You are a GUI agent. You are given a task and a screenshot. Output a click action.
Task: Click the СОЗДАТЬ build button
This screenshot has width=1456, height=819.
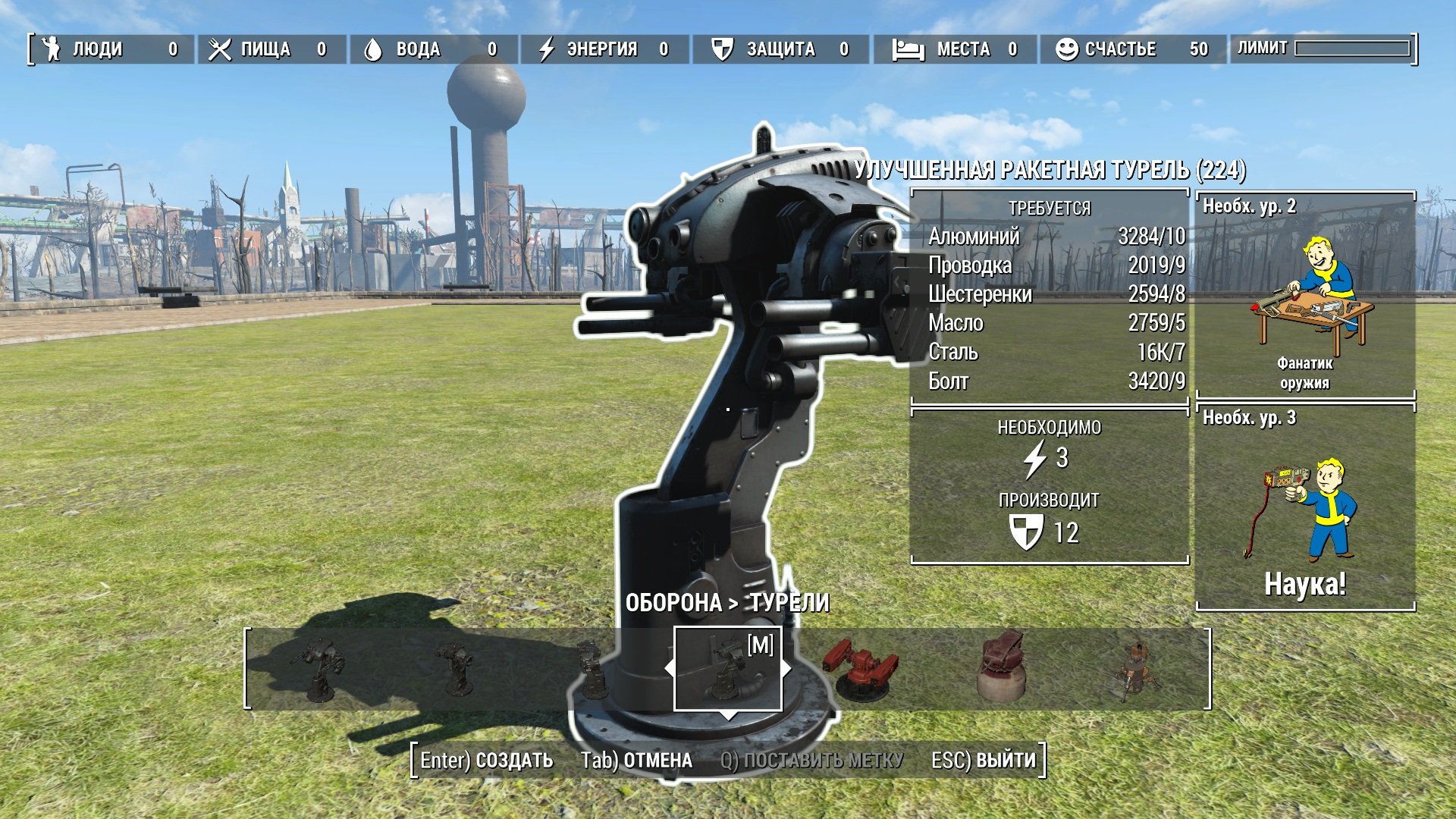tap(487, 761)
